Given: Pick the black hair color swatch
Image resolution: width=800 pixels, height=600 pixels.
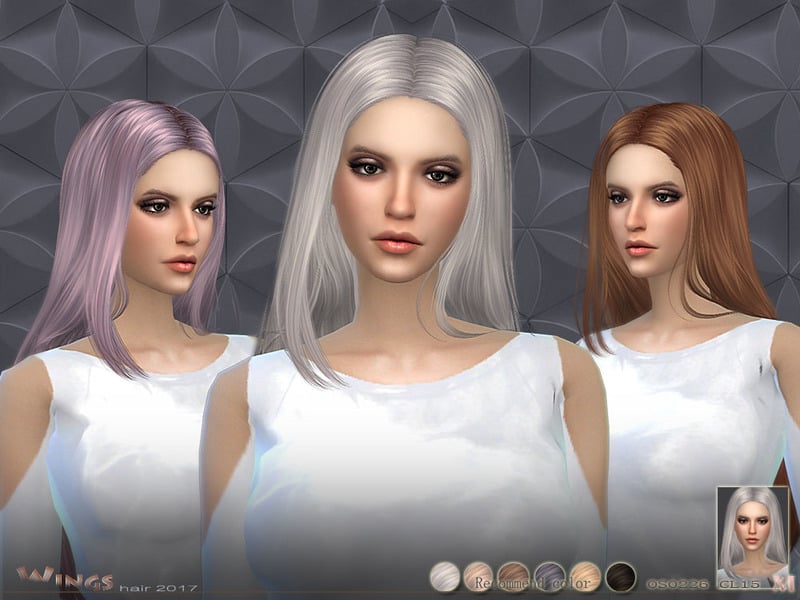Looking at the screenshot, I should (x=619, y=575).
